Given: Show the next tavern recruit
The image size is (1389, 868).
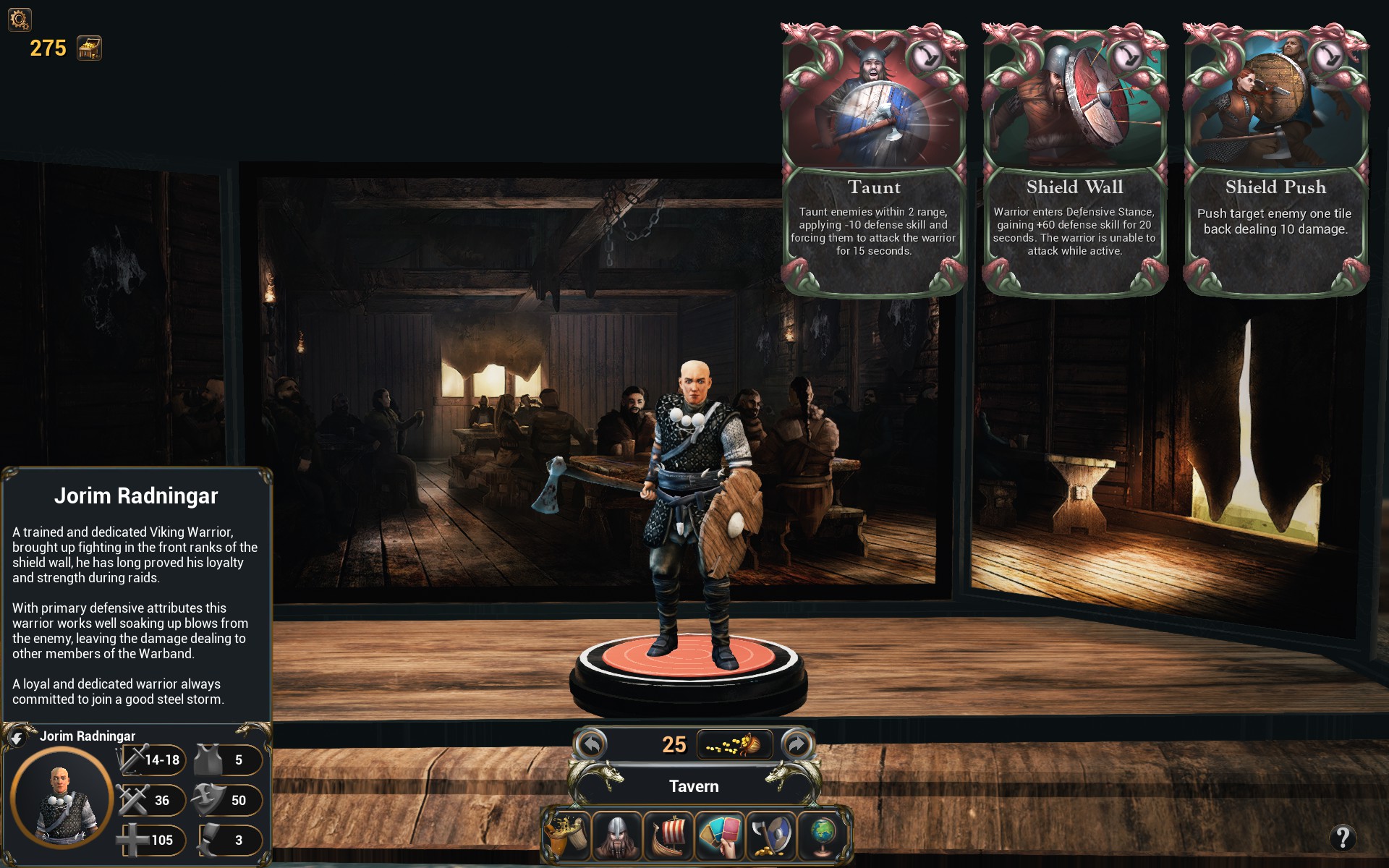Looking at the screenshot, I should pos(797,744).
